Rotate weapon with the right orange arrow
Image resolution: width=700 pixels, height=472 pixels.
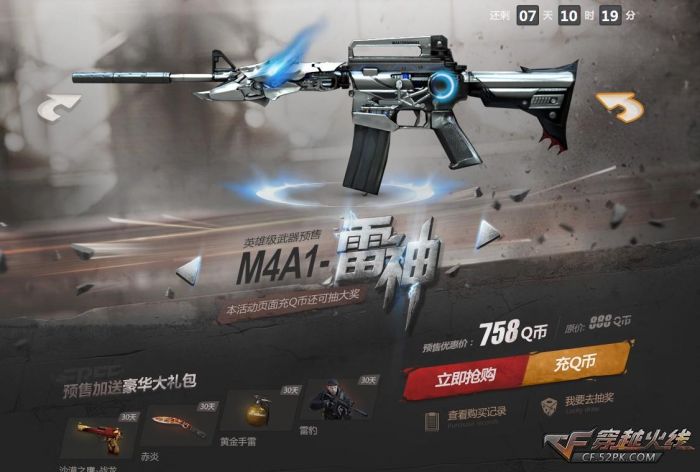click(x=619, y=105)
